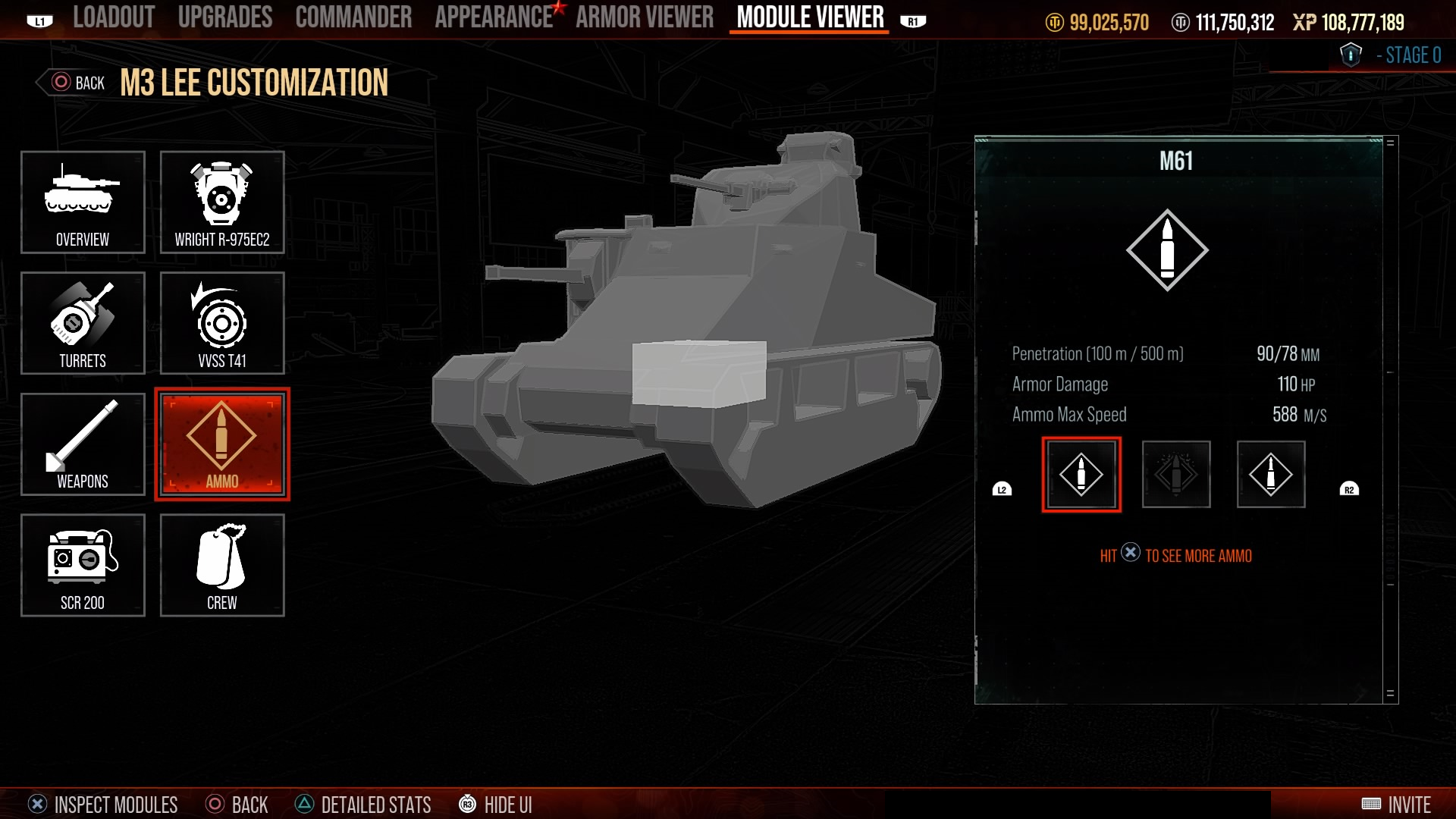Viewport: 1456px width, 819px height.
Task: Choose the dimmed middle ammo slot
Action: pyautogui.click(x=1175, y=475)
